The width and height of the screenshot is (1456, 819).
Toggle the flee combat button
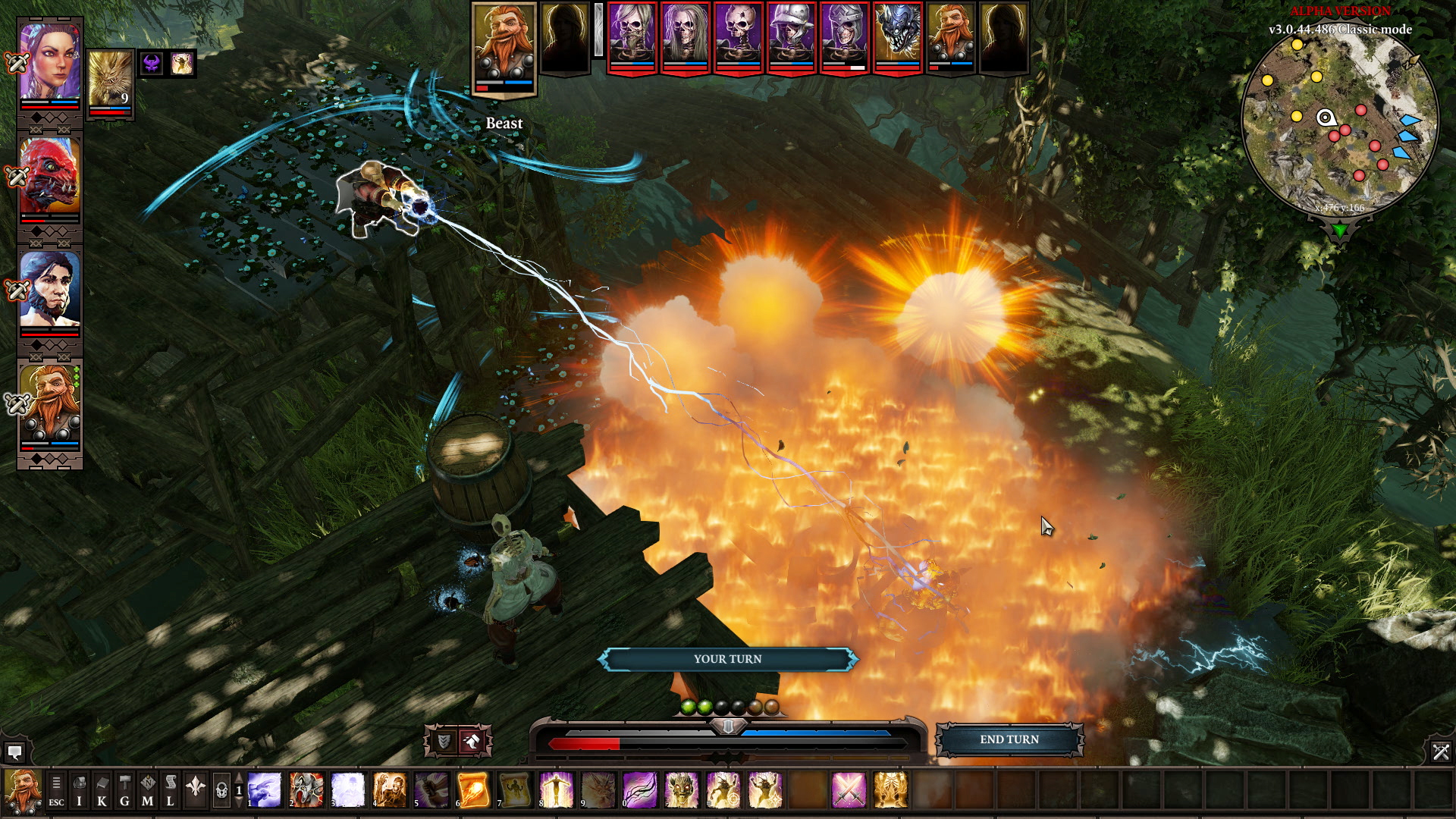click(x=472, y=741)
